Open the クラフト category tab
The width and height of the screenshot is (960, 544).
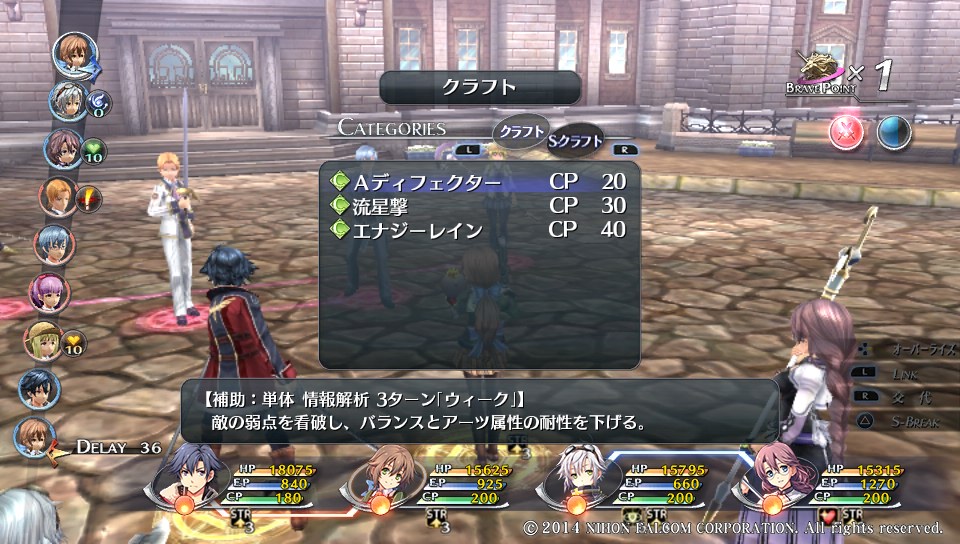521,132
